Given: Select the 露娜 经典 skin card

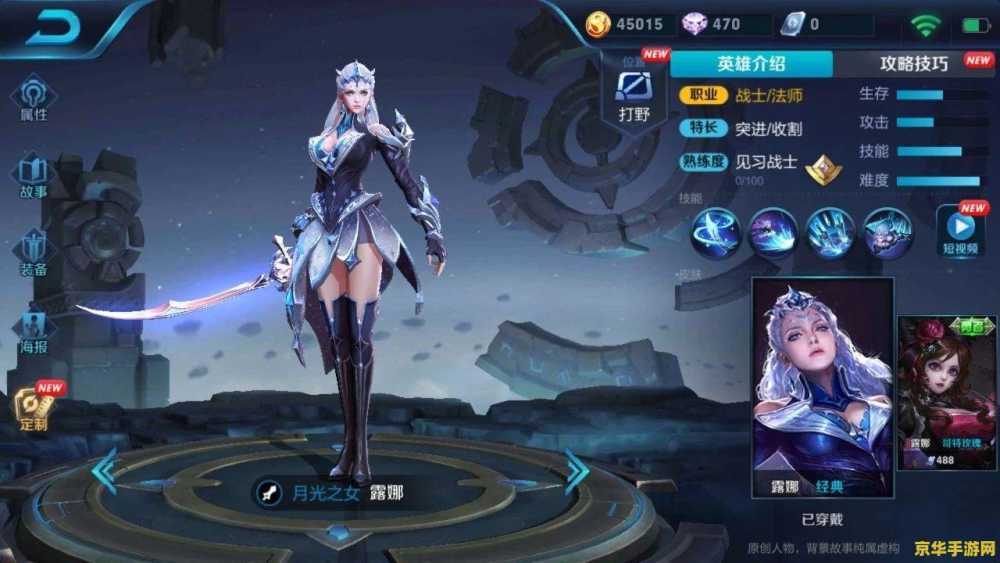Looking at the screenshot, I should point(822,387).
